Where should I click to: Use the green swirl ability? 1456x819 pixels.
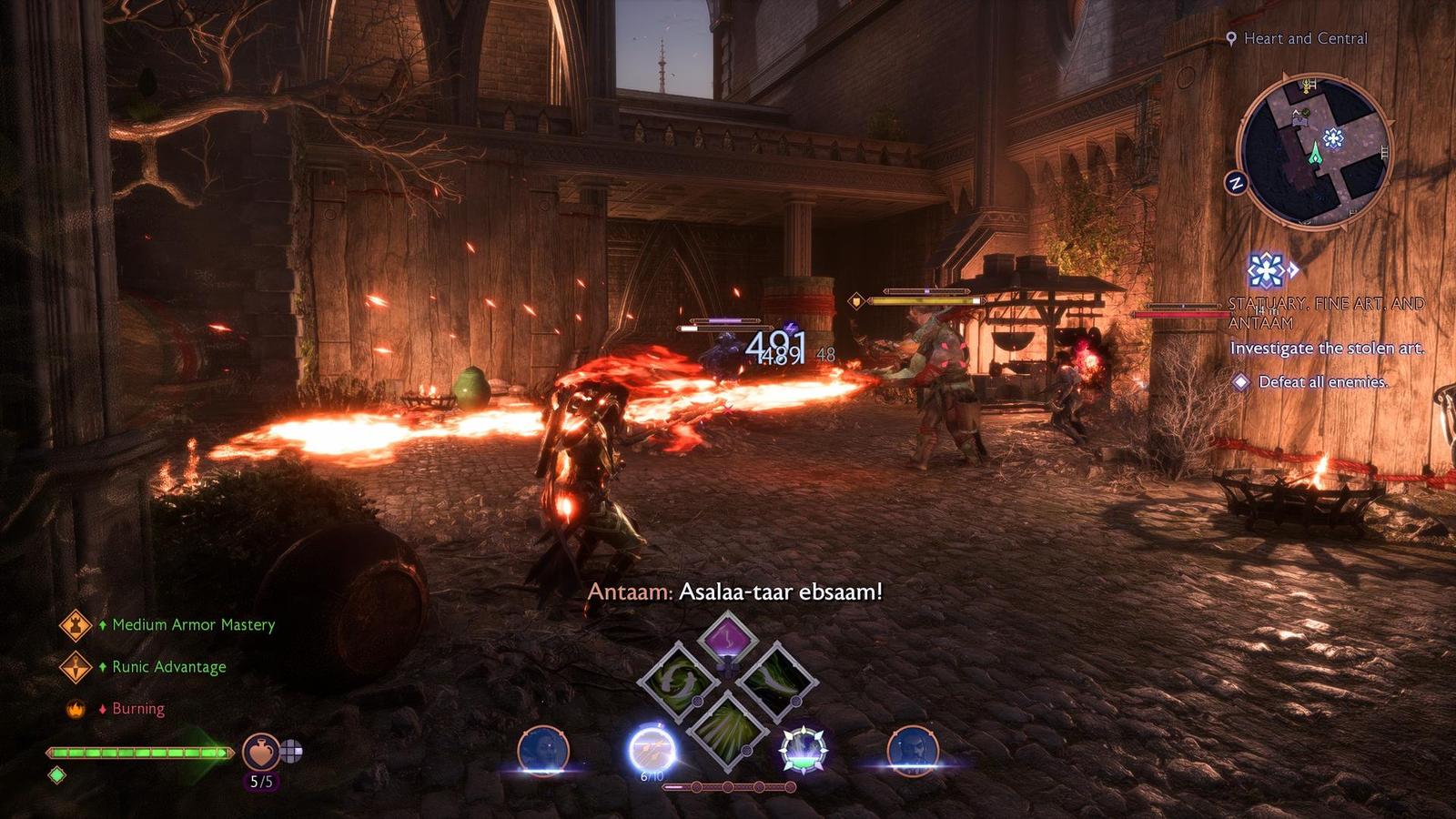(678, 681)
